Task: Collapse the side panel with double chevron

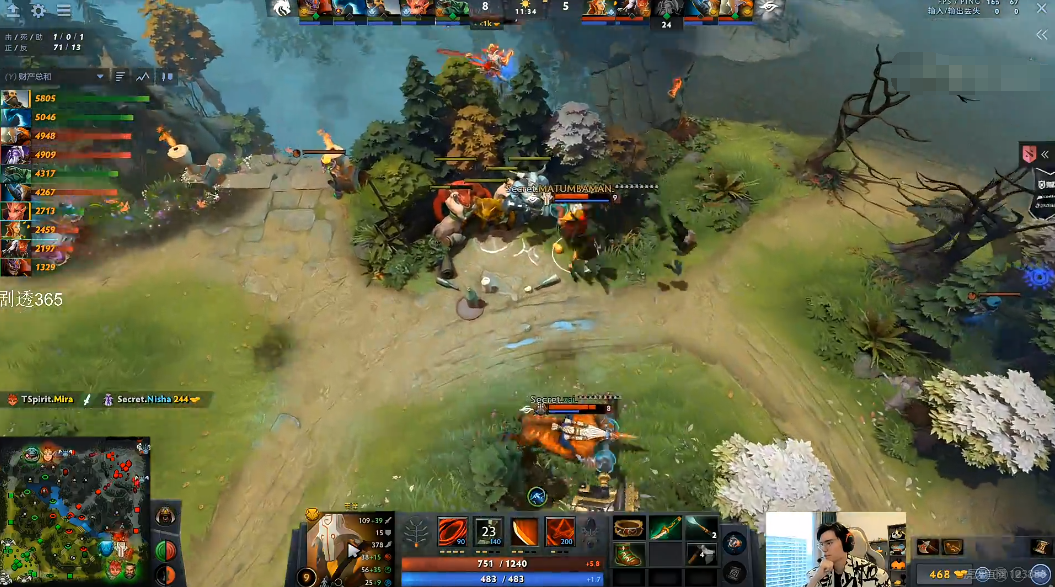Action: point(1042,34)
